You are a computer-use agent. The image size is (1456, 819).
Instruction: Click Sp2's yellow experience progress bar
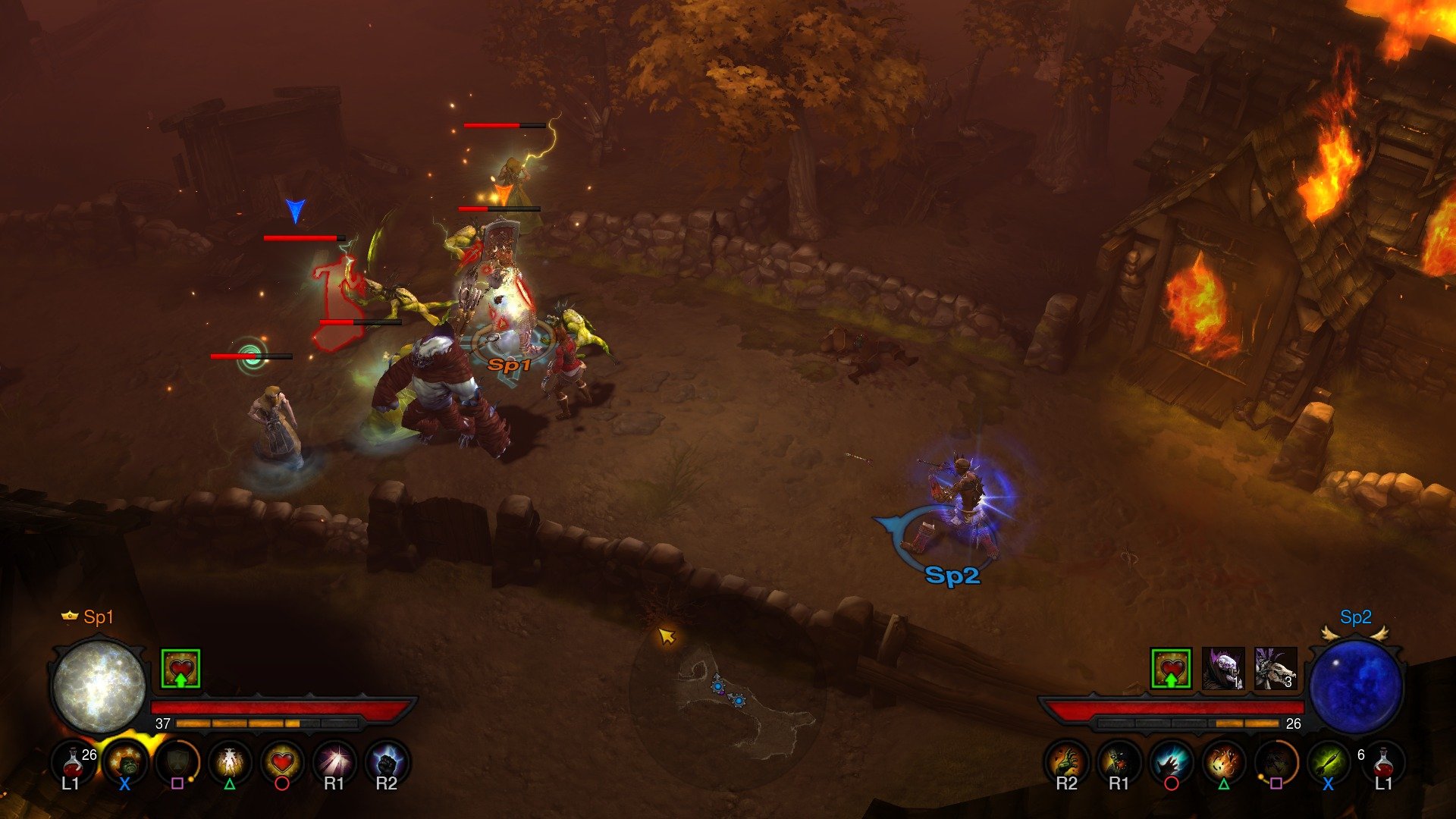pyautogui.click(x=1247, y=723)
